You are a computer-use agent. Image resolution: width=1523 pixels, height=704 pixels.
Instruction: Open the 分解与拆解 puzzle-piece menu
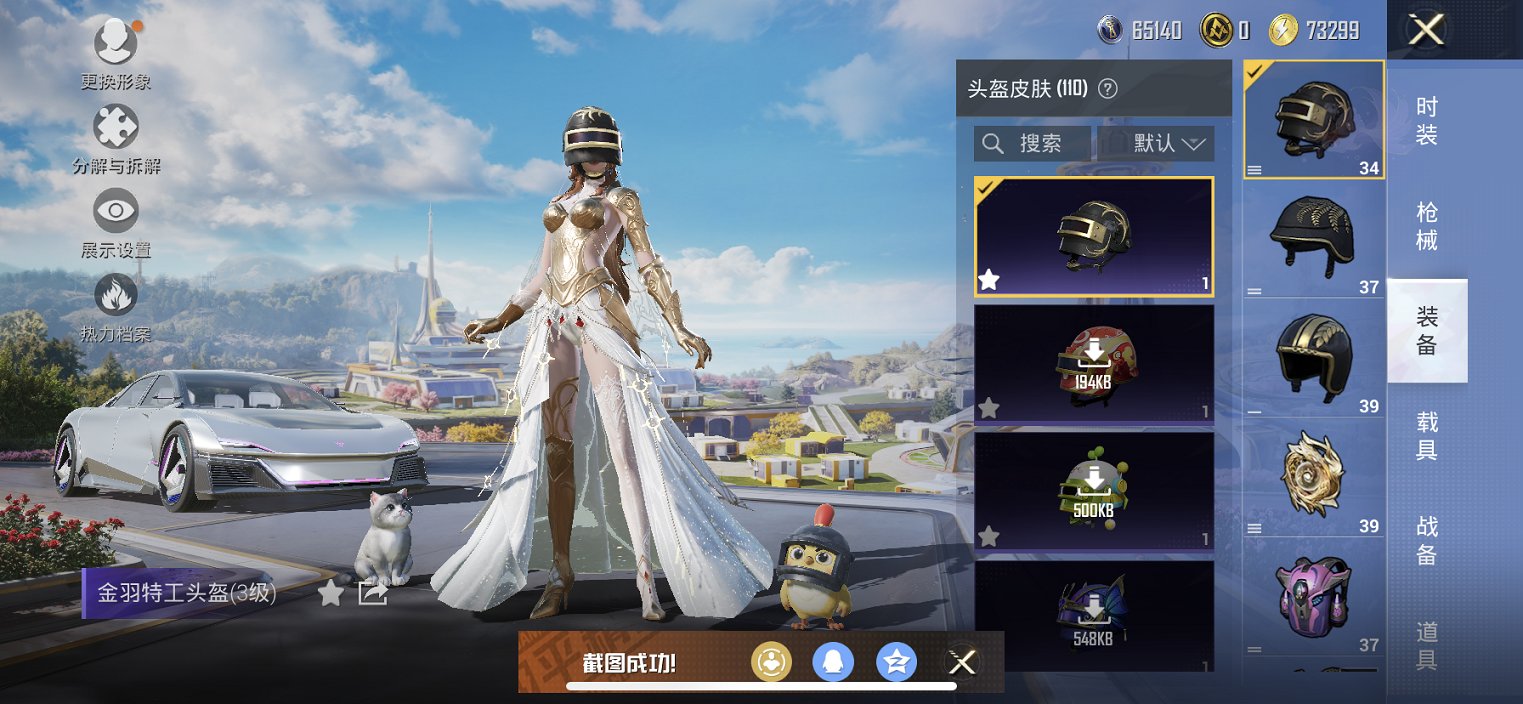pyautogui.click(x=116, y=128)
